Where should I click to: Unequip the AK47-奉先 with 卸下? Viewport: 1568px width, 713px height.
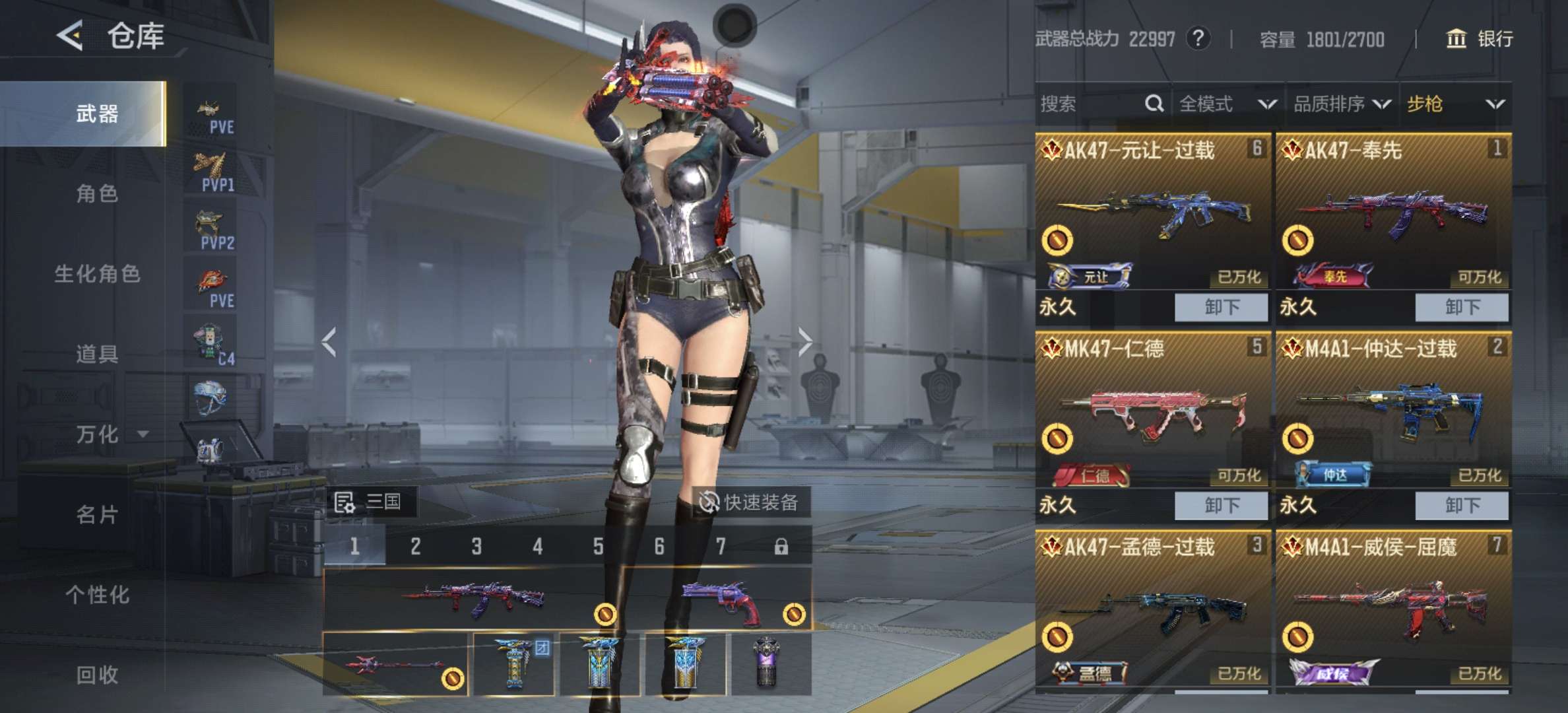point(1462,308)
